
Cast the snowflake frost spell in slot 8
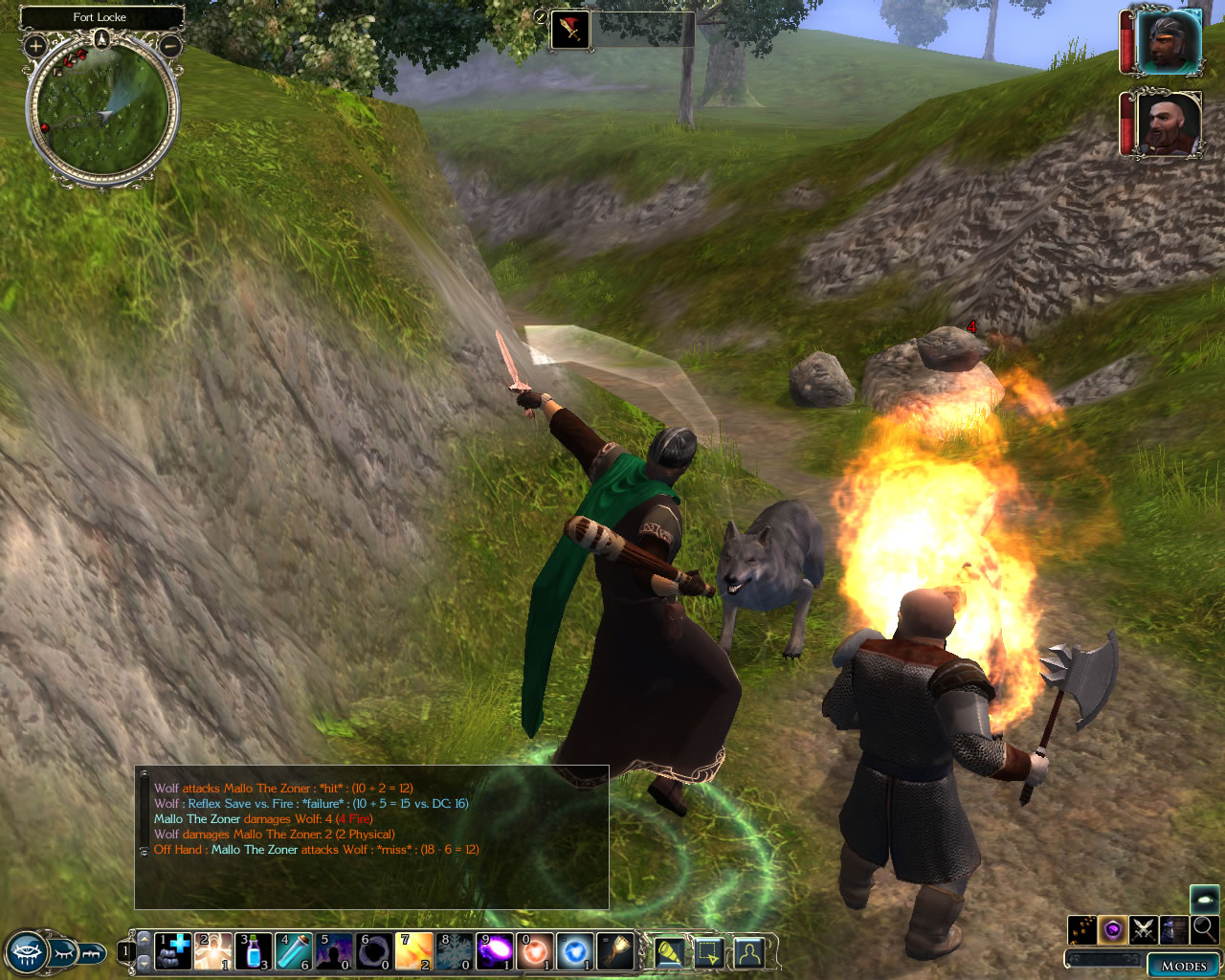(455, 951)
